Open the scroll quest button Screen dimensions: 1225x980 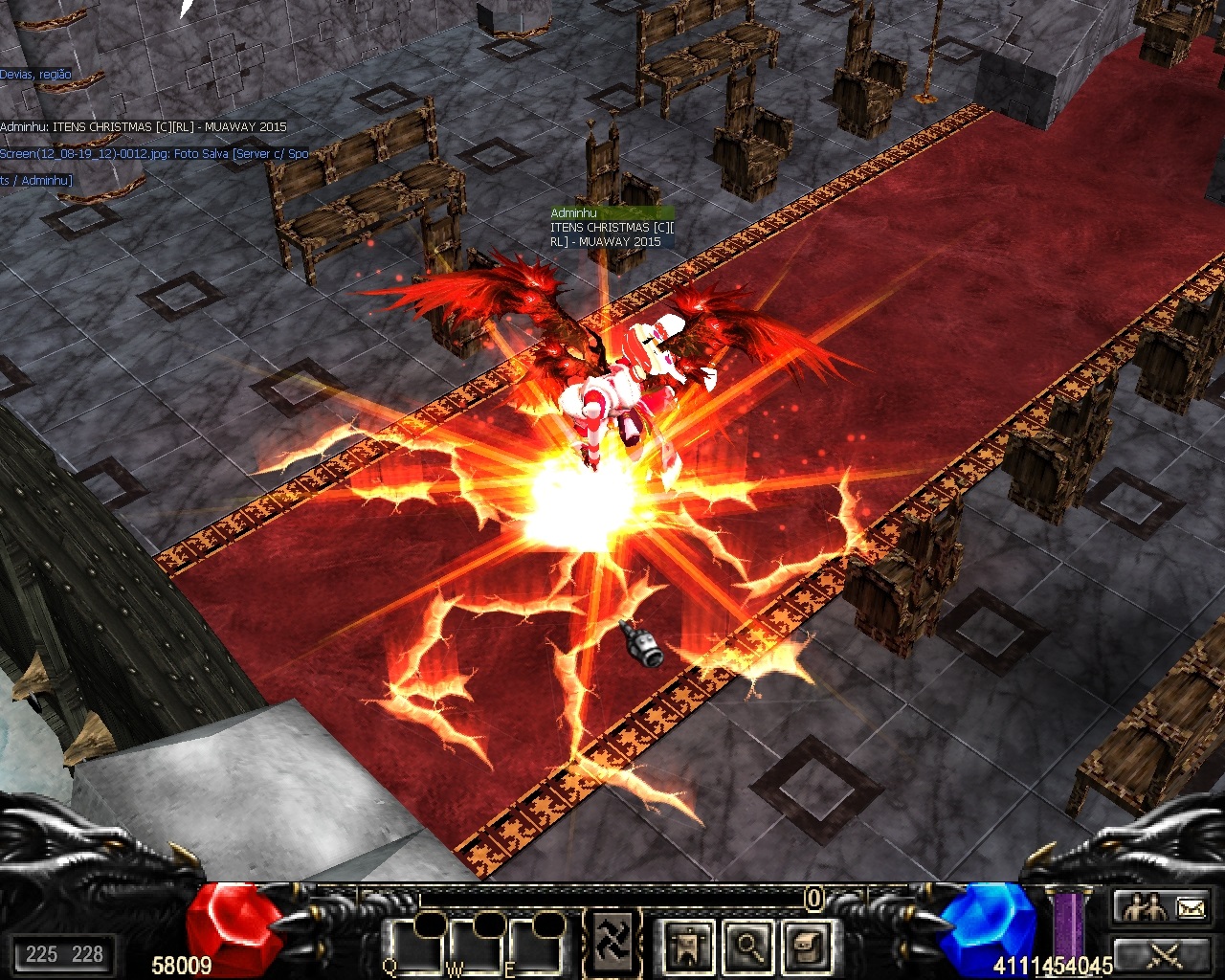tap(804, 946)
